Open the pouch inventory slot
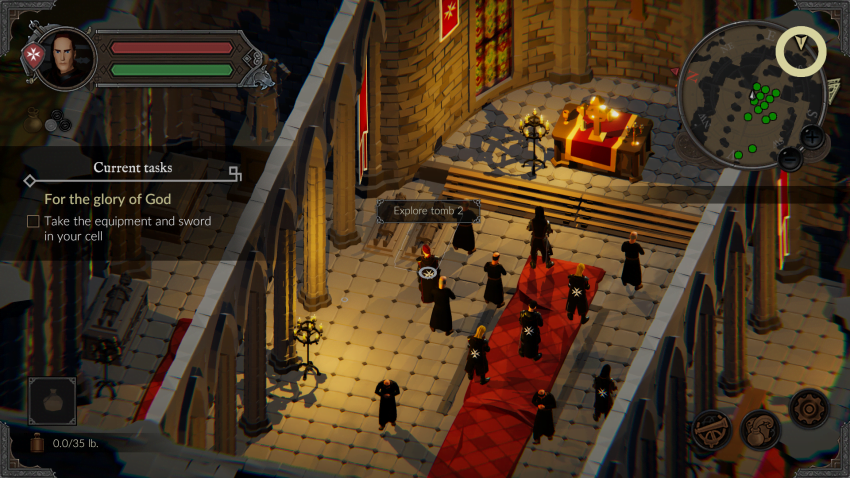The width and height of the screenshot is (850, 478). pyautogui.click(x=52, y=402)
